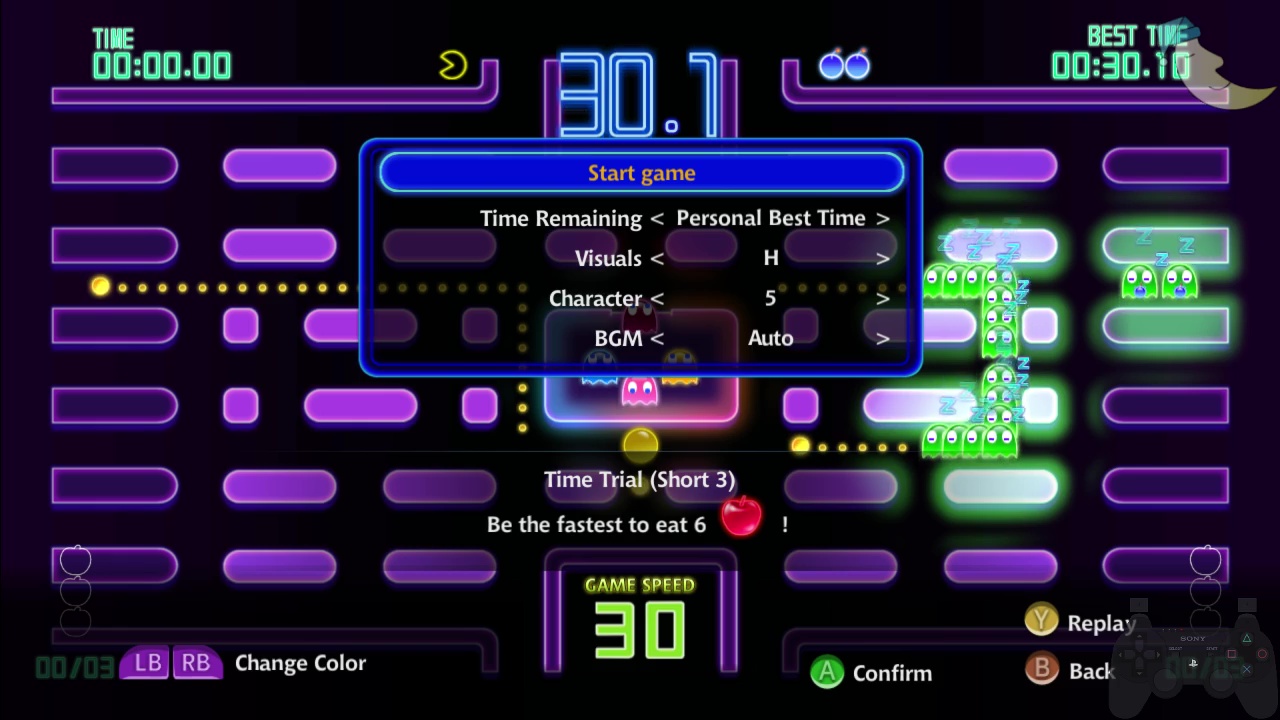Advance Visuals to the next option
Viewport: 1280px width, 720px height.
point(882,258)
